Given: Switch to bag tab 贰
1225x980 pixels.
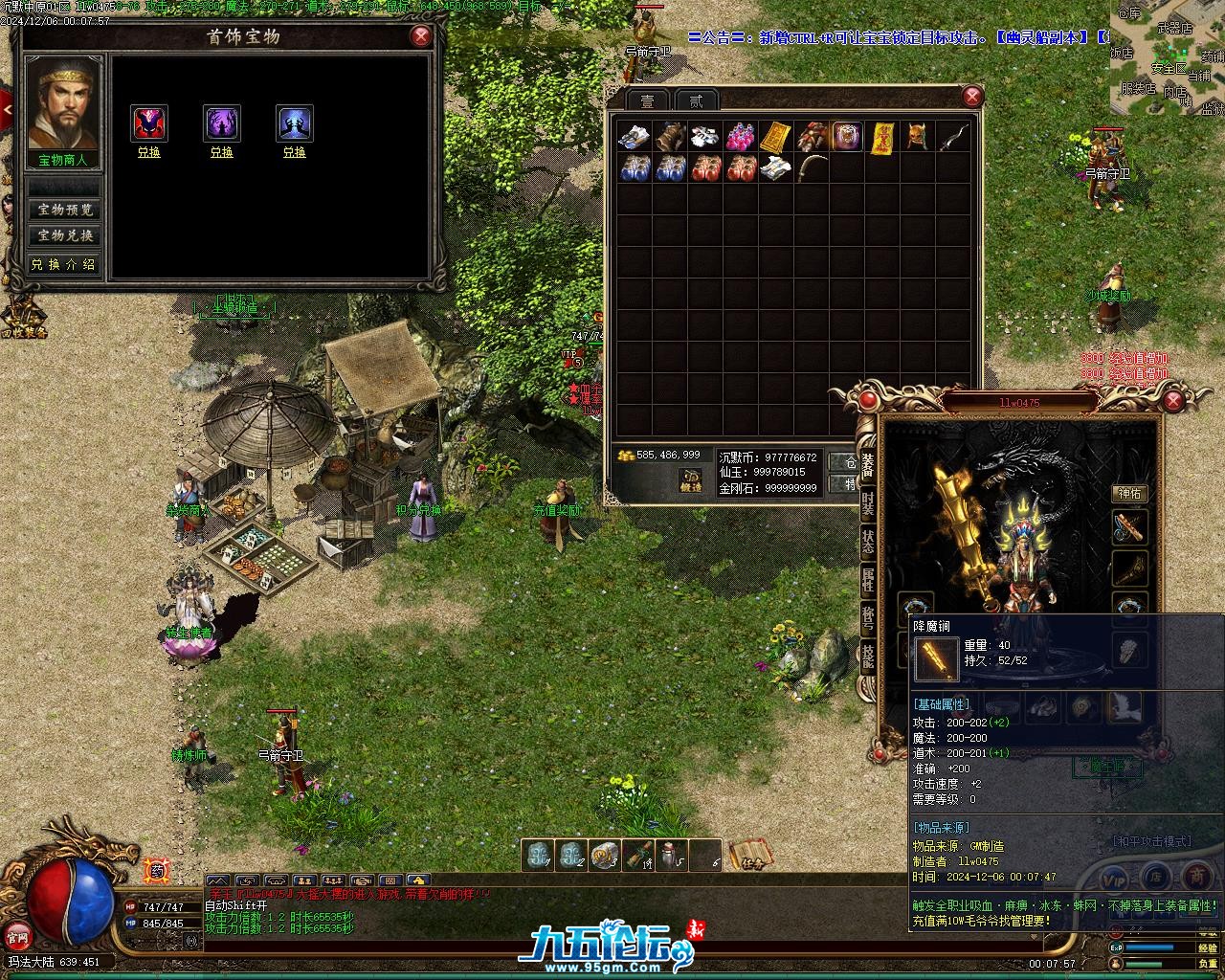Looking at the screenshot, I should [696, 101].
